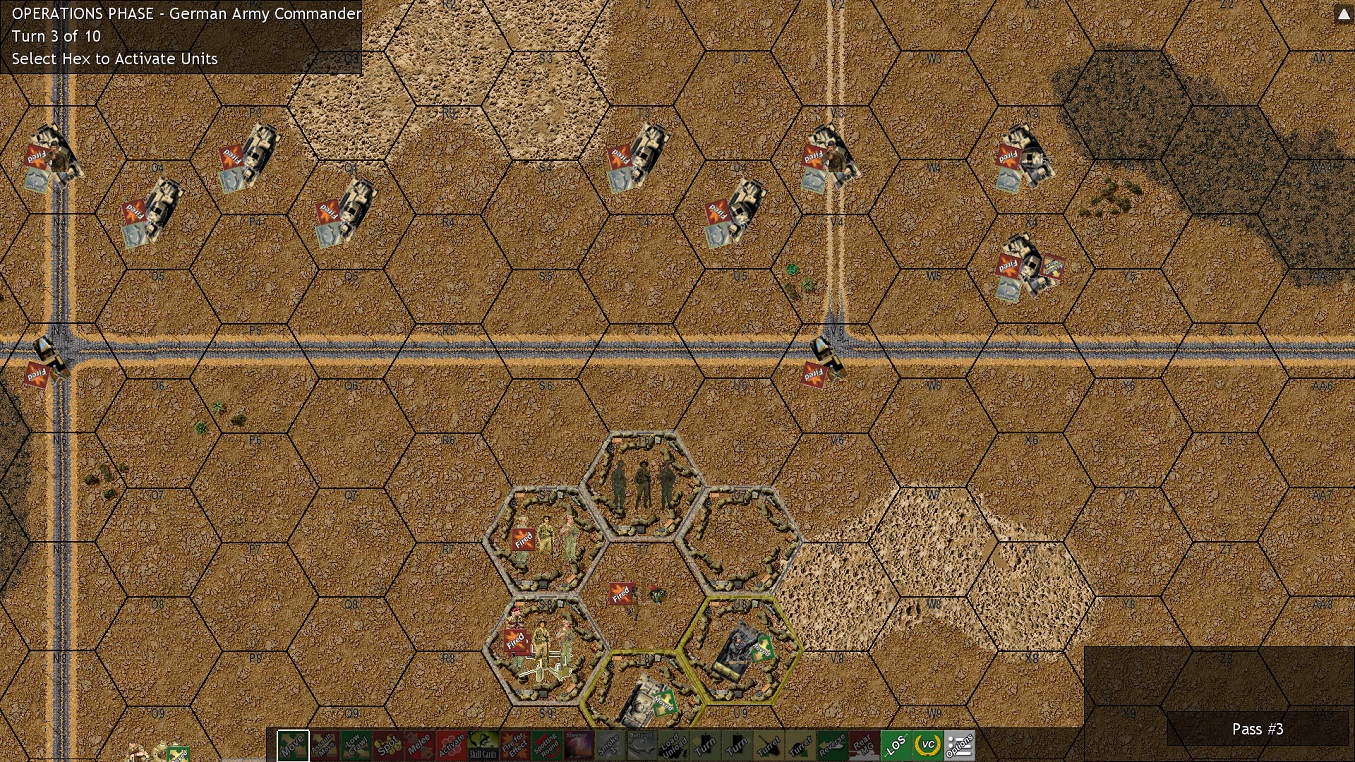Screen dimensions: 1355x762
Task: Open the Options menu
Action: pyautogui.click(x=959, y=746)
